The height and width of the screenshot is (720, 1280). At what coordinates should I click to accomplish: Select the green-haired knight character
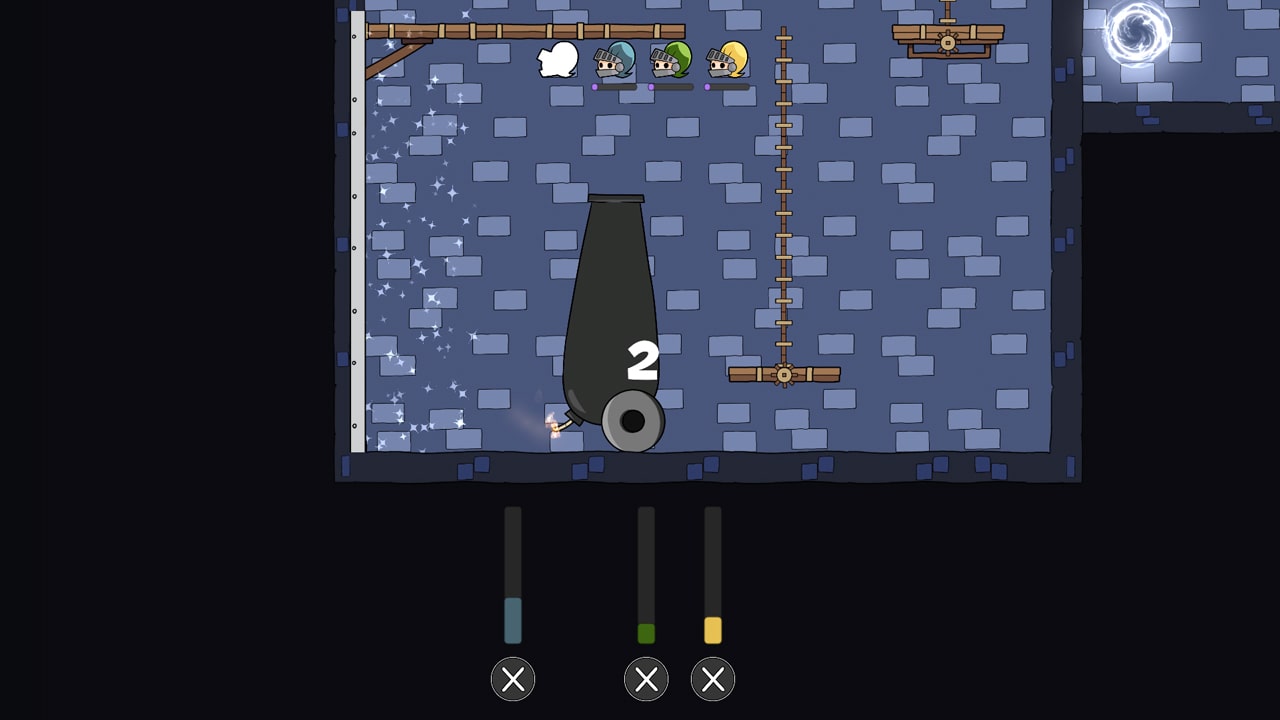tap(670, 62)
